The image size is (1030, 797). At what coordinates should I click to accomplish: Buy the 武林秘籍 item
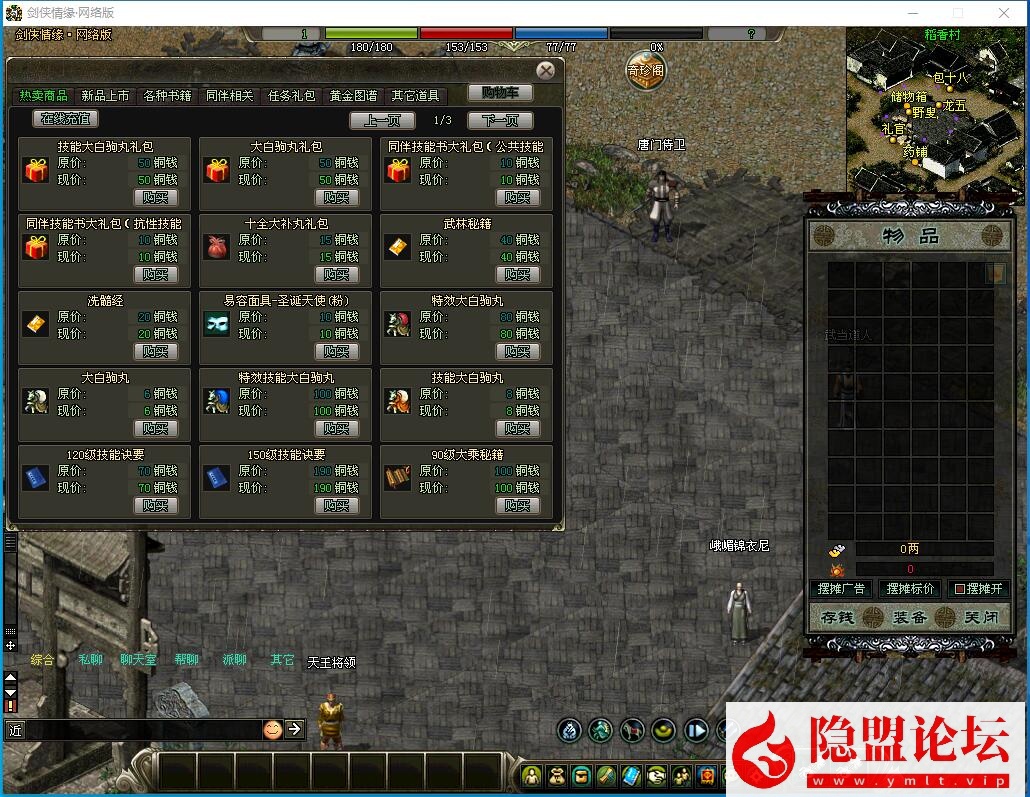coord(518,274)
